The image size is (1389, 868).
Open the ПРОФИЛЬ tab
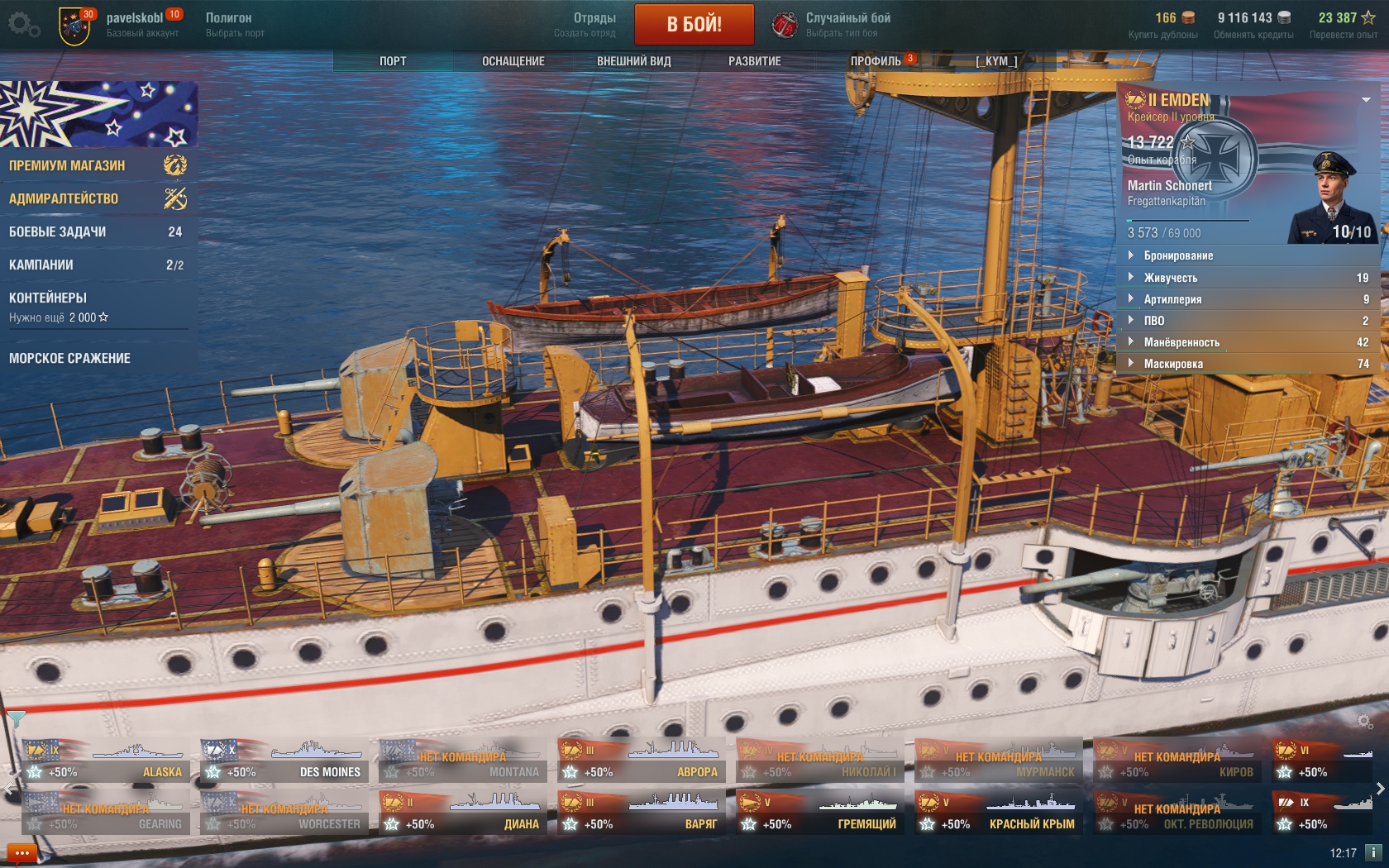click(x=876, y=61)
